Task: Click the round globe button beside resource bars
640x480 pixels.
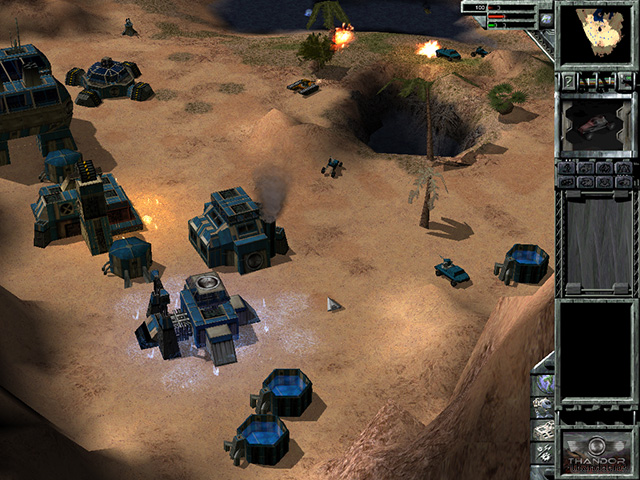Action: tap(546, 17)
